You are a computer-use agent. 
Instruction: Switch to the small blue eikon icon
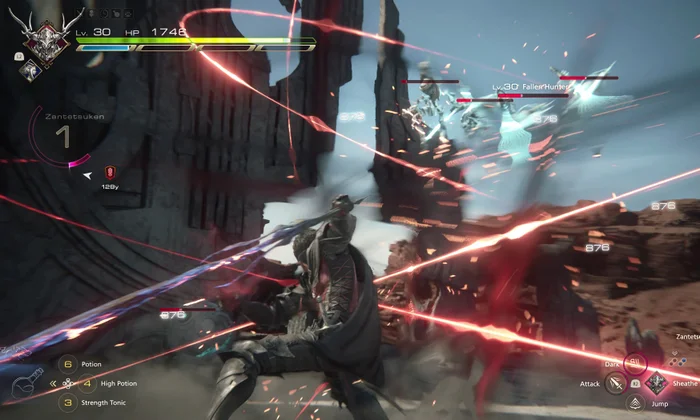(x=31, y=68)
